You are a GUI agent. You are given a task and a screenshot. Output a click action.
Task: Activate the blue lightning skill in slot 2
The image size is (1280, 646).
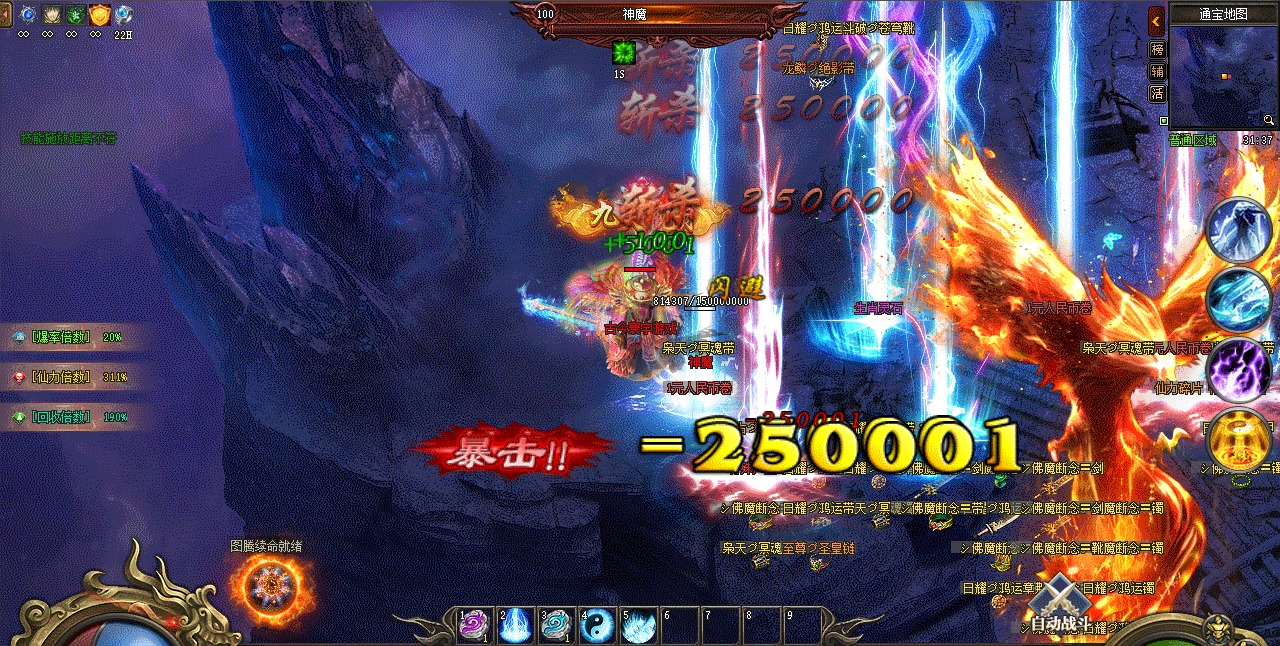pos(515,626)
